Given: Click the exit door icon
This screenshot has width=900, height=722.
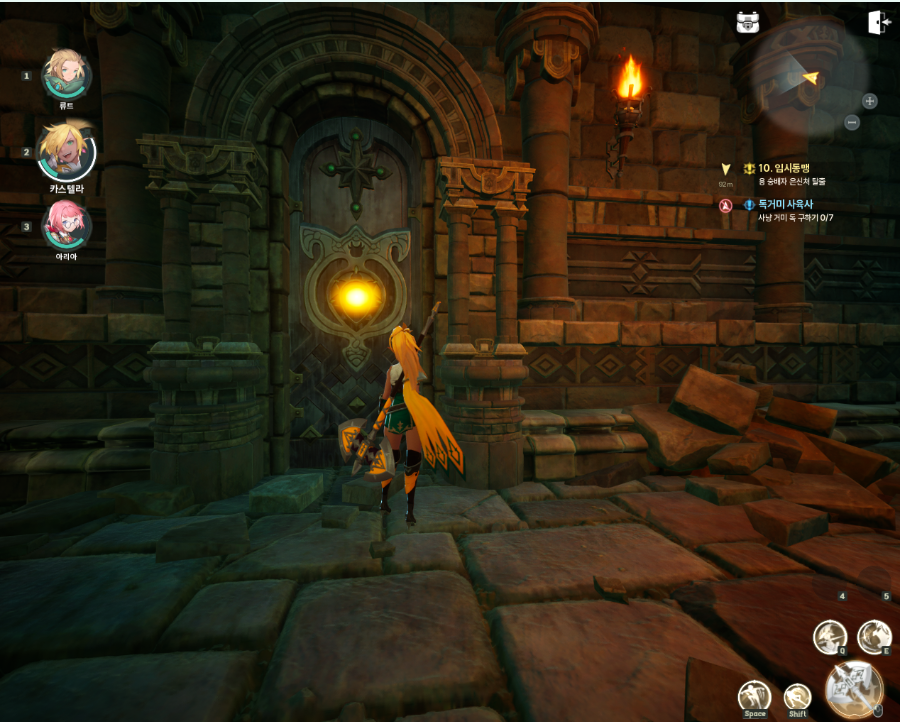Looking at the screenshot, I should point(879,22).
